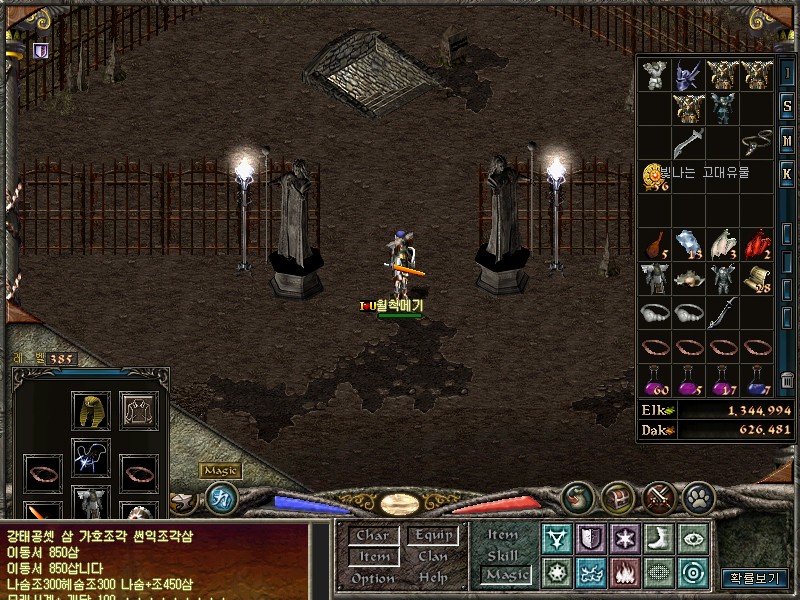Activate the boot spell icon
Image resolution: width=800 pixels, height=600 pixels.
click(x=658, y=538)
